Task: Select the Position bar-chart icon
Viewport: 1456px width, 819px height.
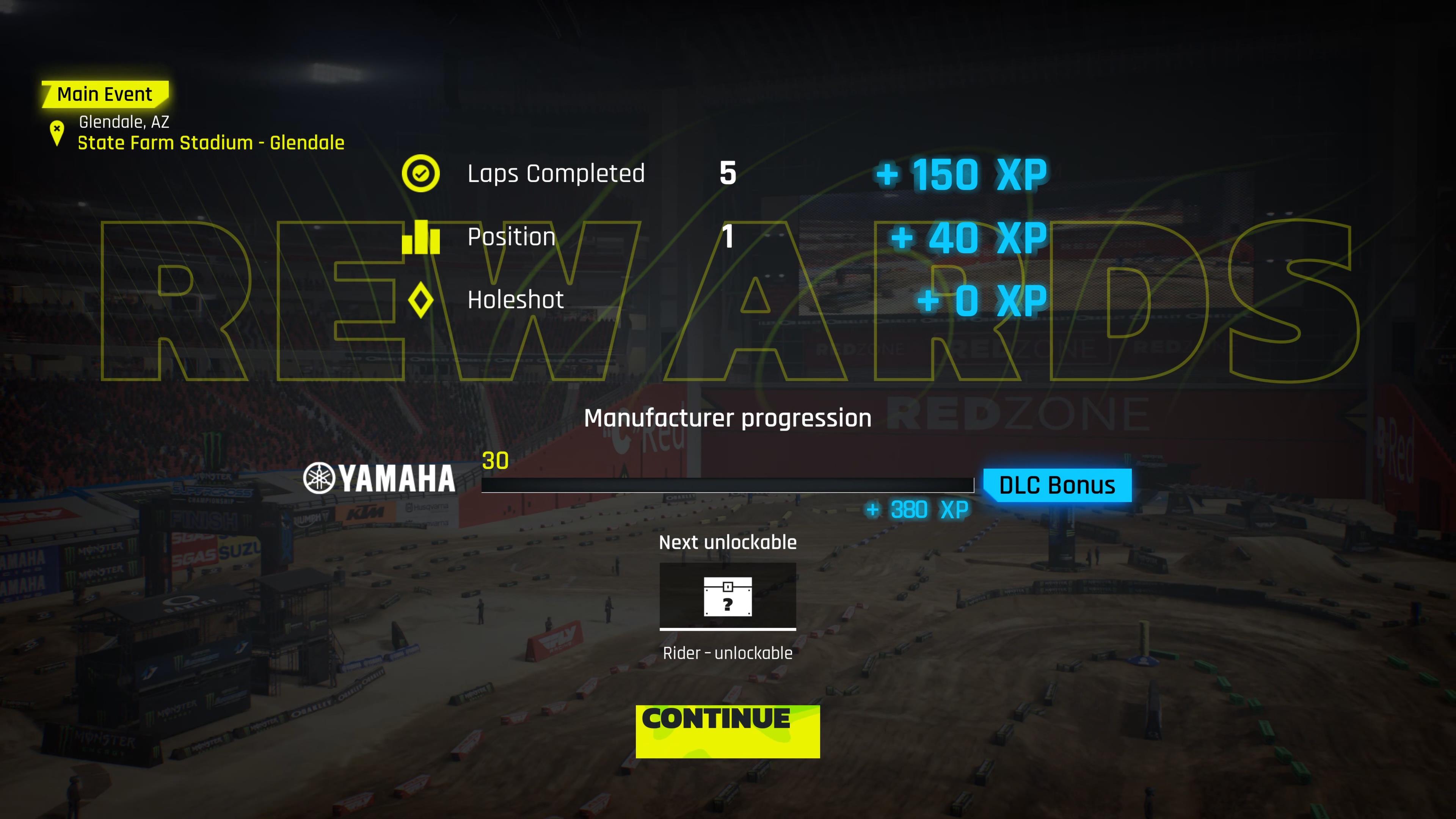Action: click(420, 237)
